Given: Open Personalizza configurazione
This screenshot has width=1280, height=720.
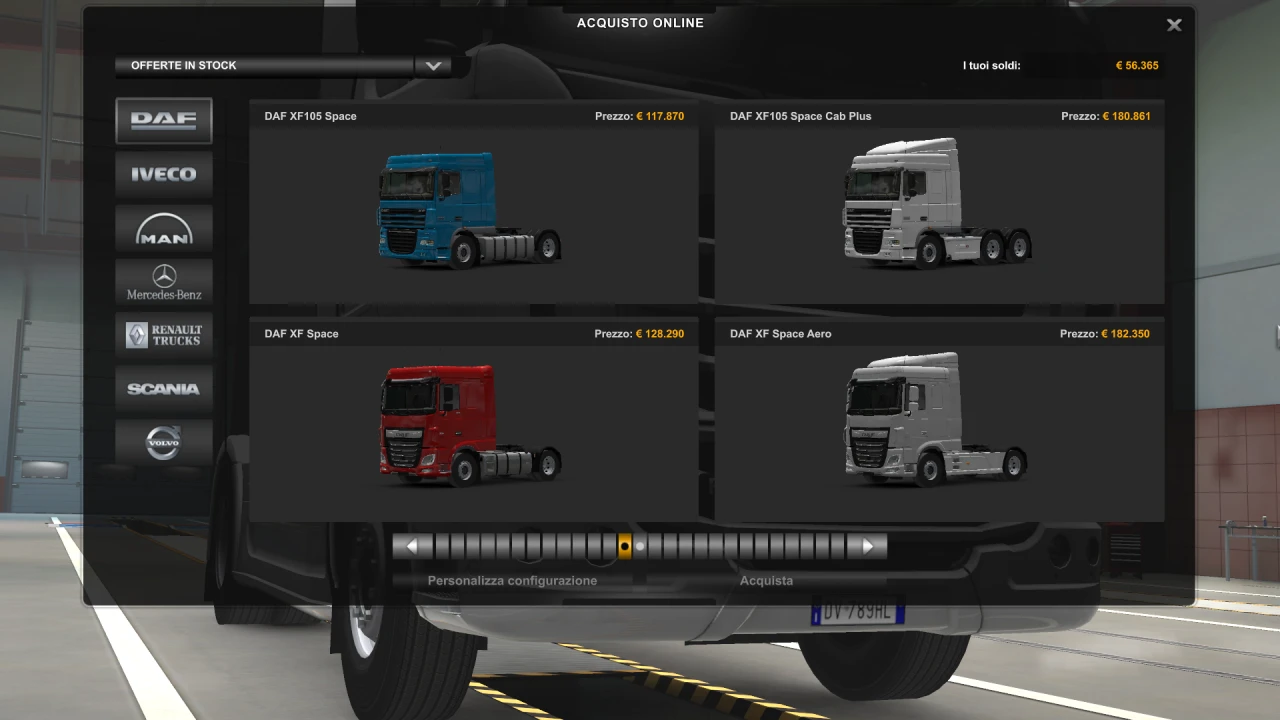Looking at the screenshot, I should click(x=512, y=580).
